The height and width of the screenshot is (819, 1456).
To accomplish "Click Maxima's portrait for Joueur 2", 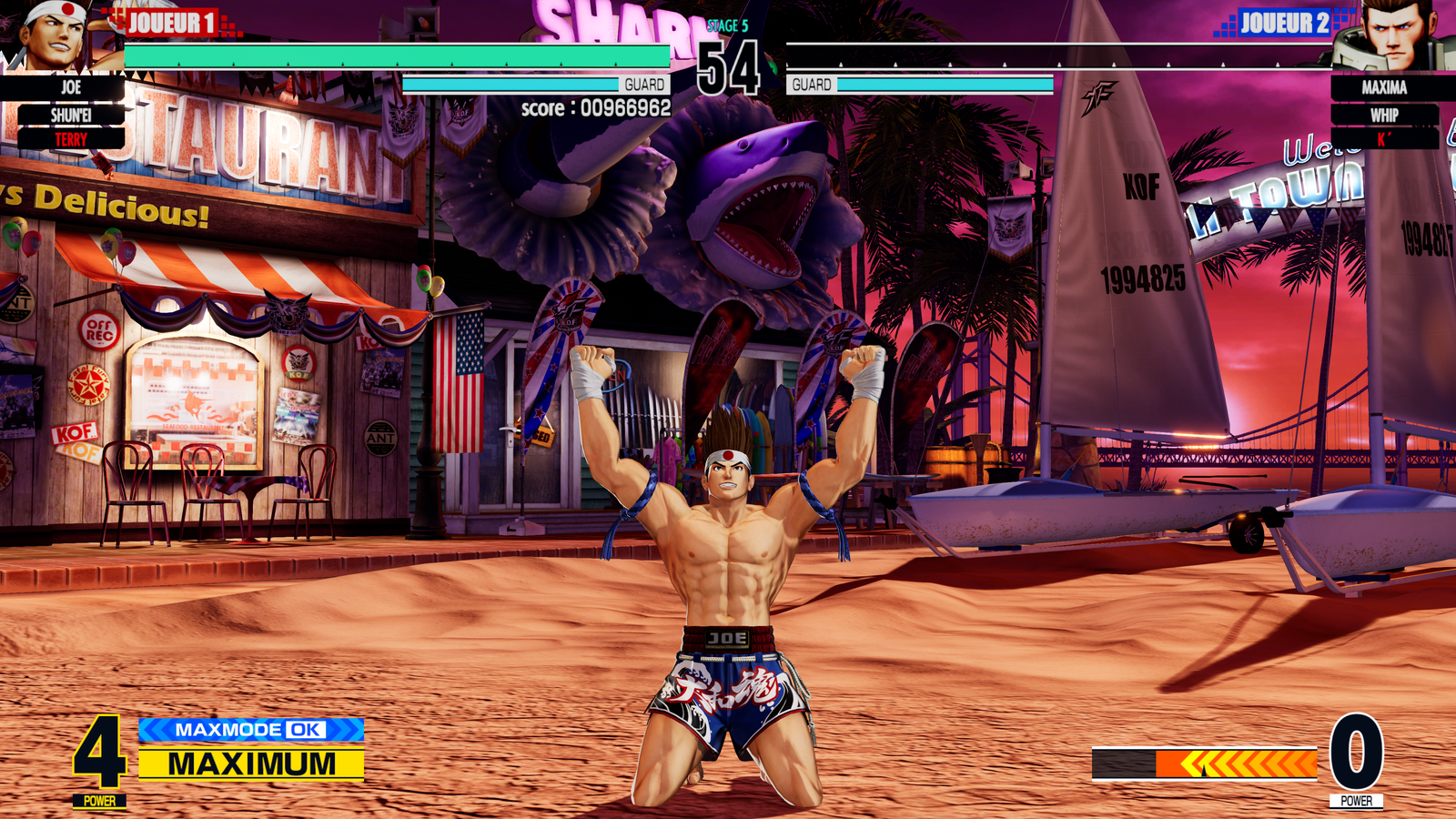I will (1389, 36).
